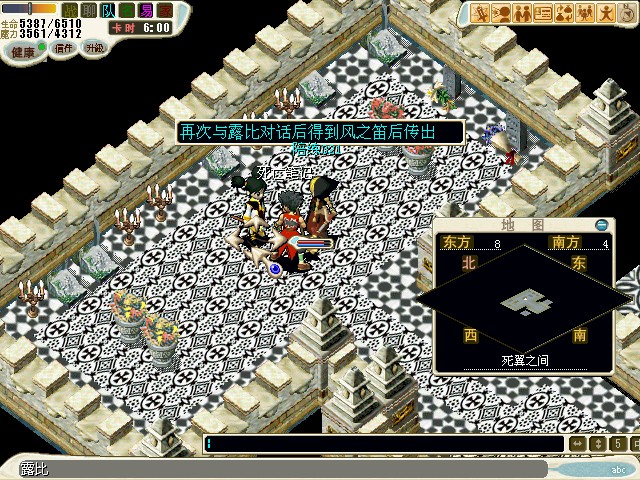The width and height of the screenshot is (640, 480).
Task: Toggle the 名 name card switch
Action: (127, 9)
